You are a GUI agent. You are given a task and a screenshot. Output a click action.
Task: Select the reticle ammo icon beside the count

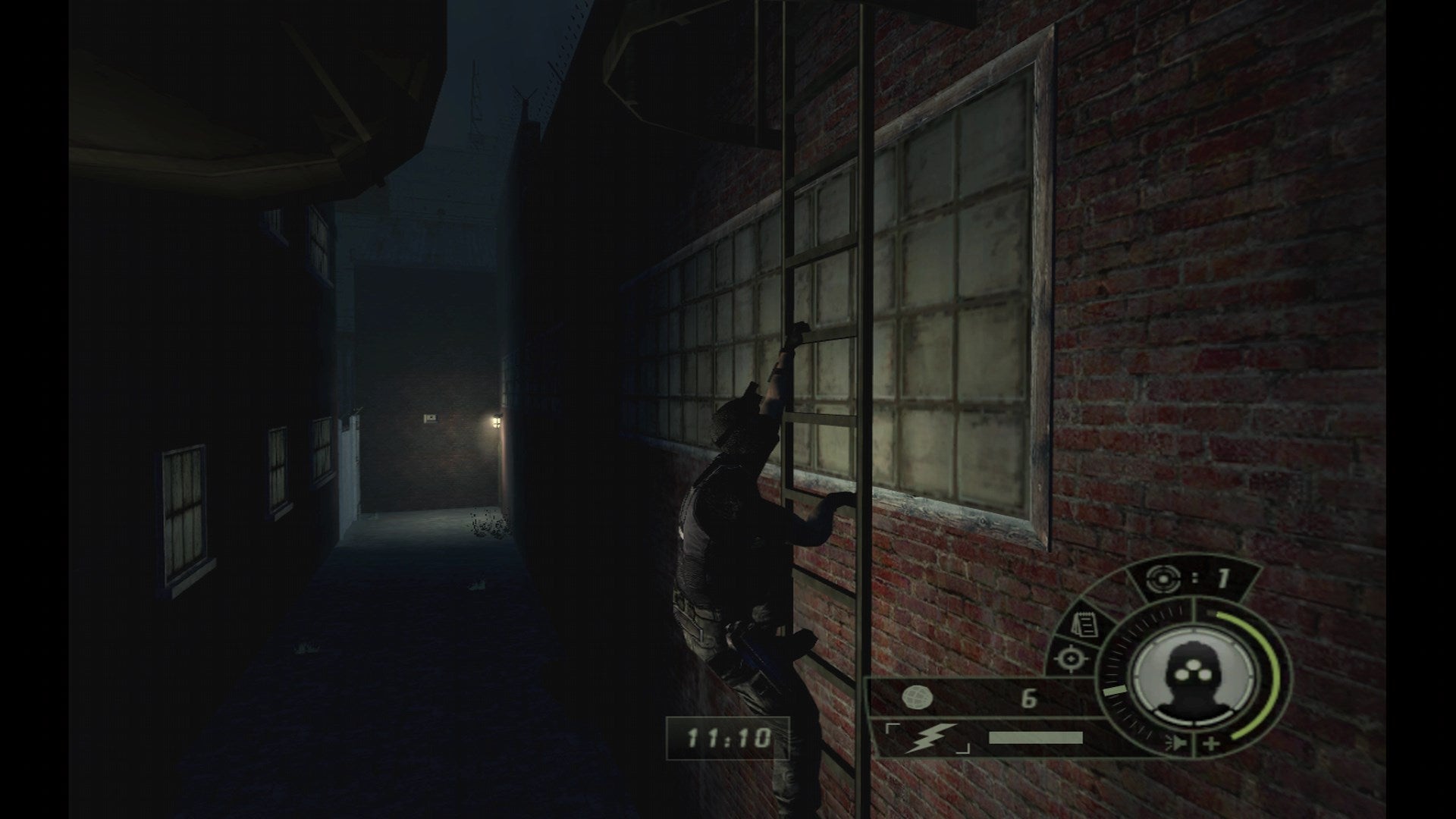coord(1164,580)
